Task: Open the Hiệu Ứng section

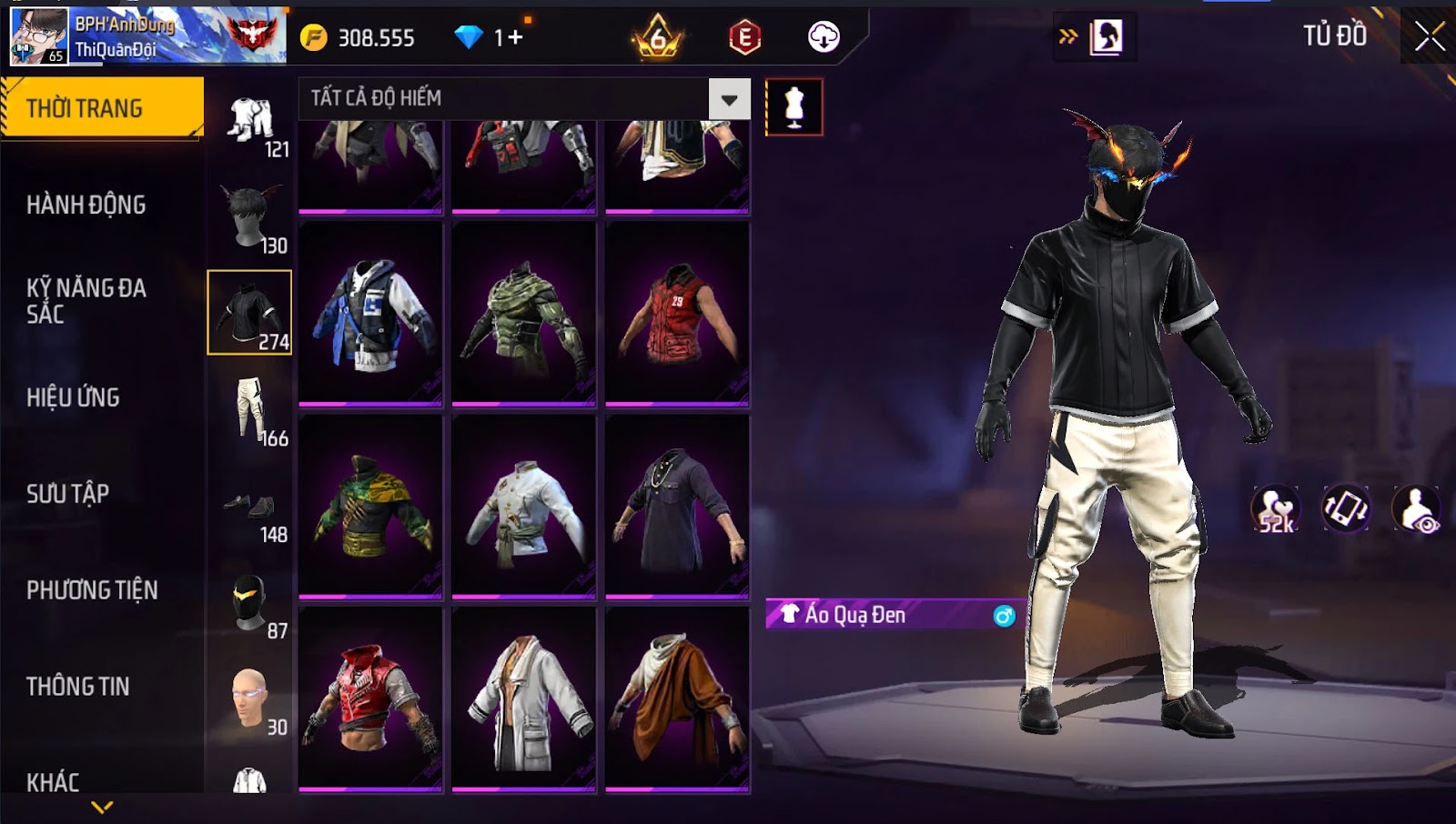Action: tap(74, 397)
